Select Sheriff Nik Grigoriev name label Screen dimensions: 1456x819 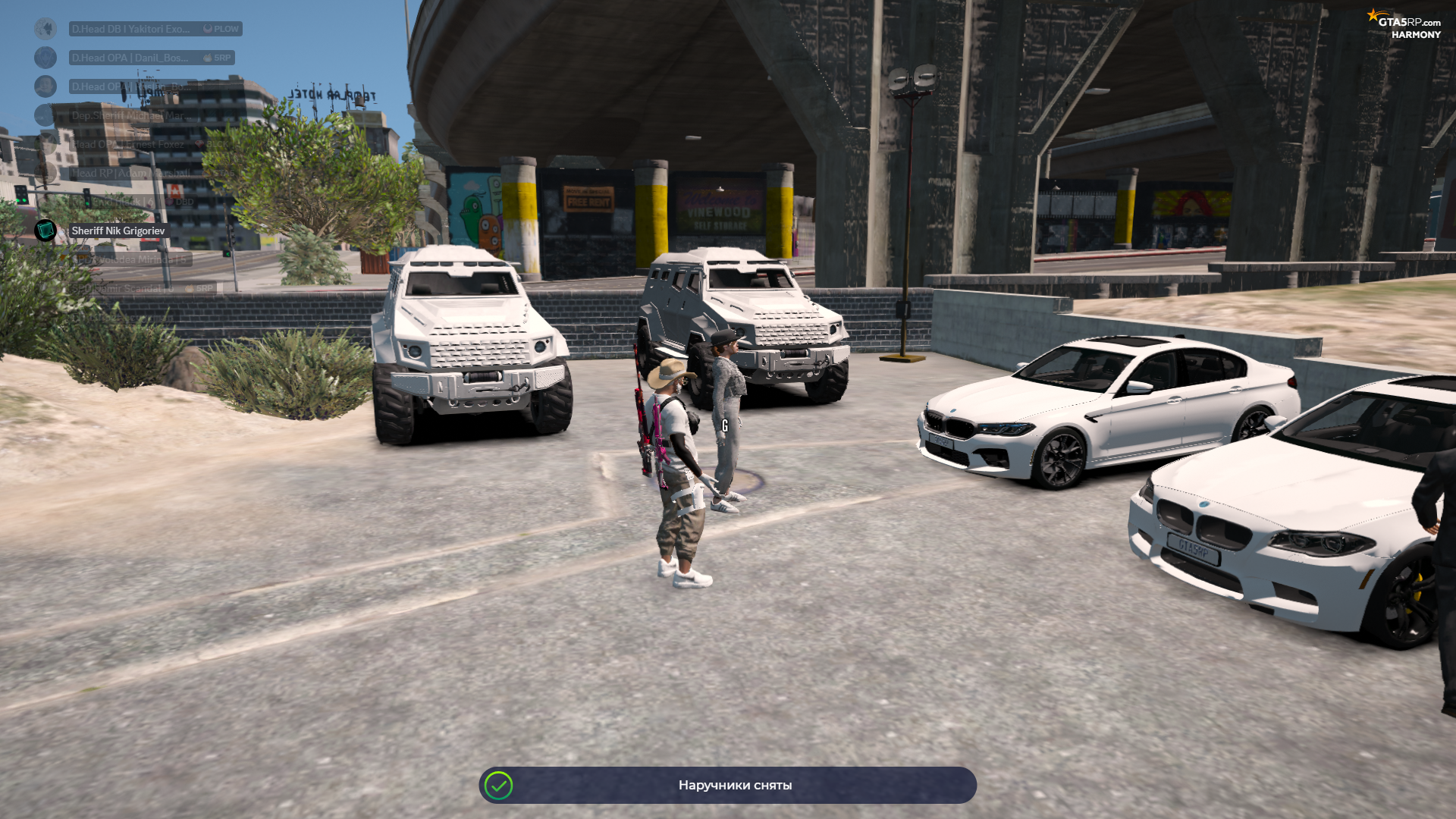point(118,231)
